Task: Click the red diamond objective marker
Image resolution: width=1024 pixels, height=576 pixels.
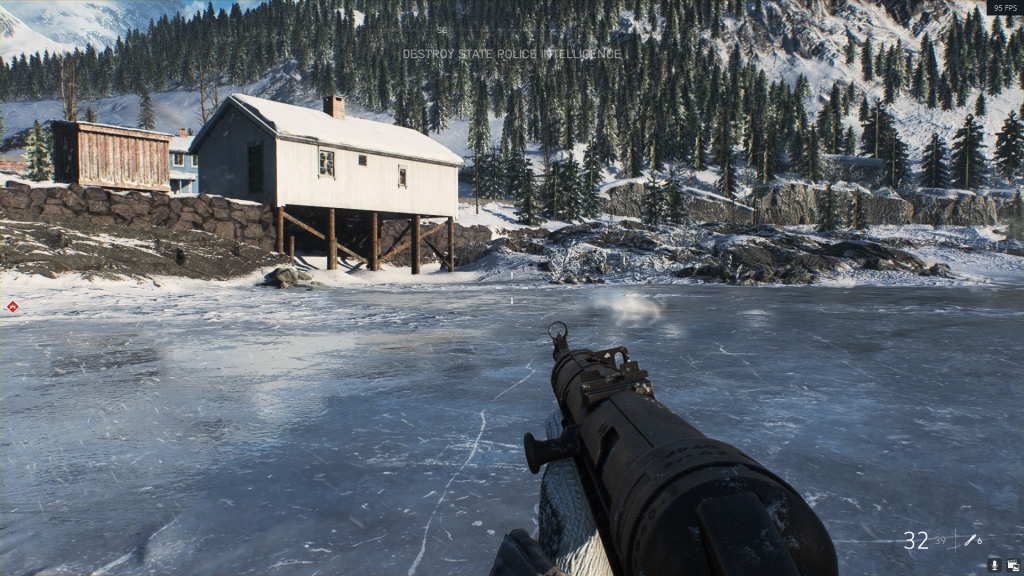Action: point(12,307)
